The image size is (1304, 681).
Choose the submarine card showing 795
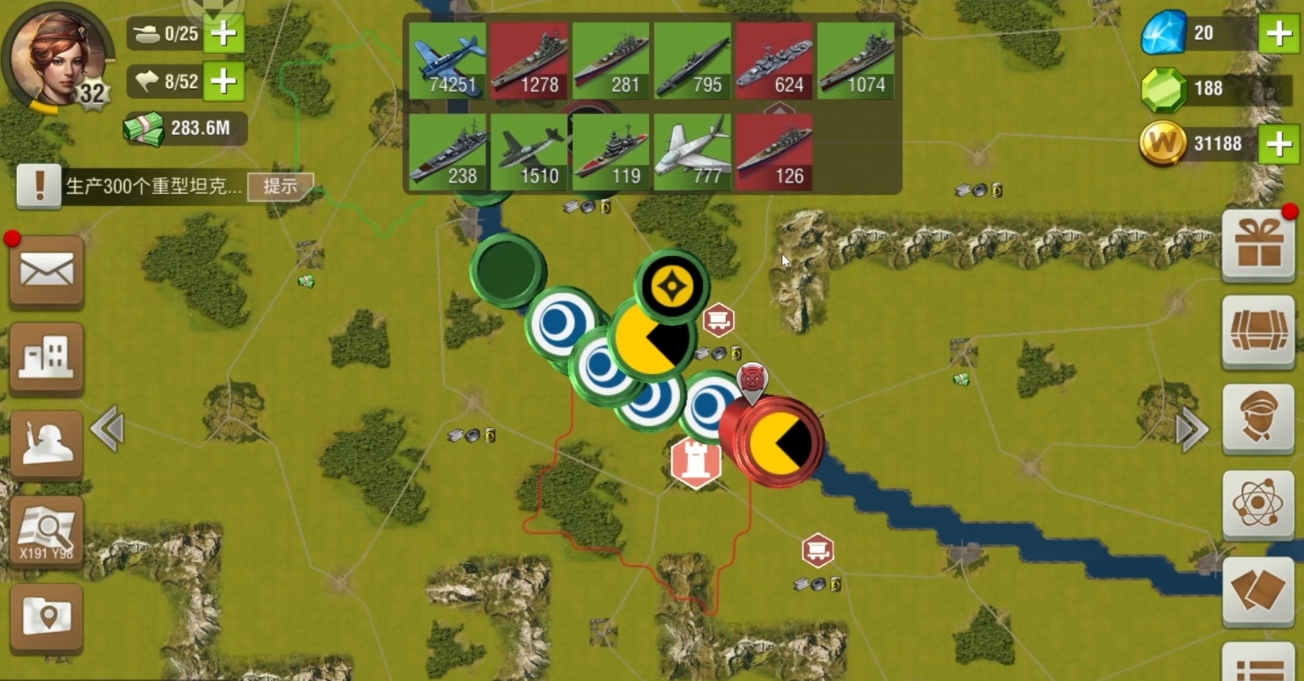click(692, 61)
